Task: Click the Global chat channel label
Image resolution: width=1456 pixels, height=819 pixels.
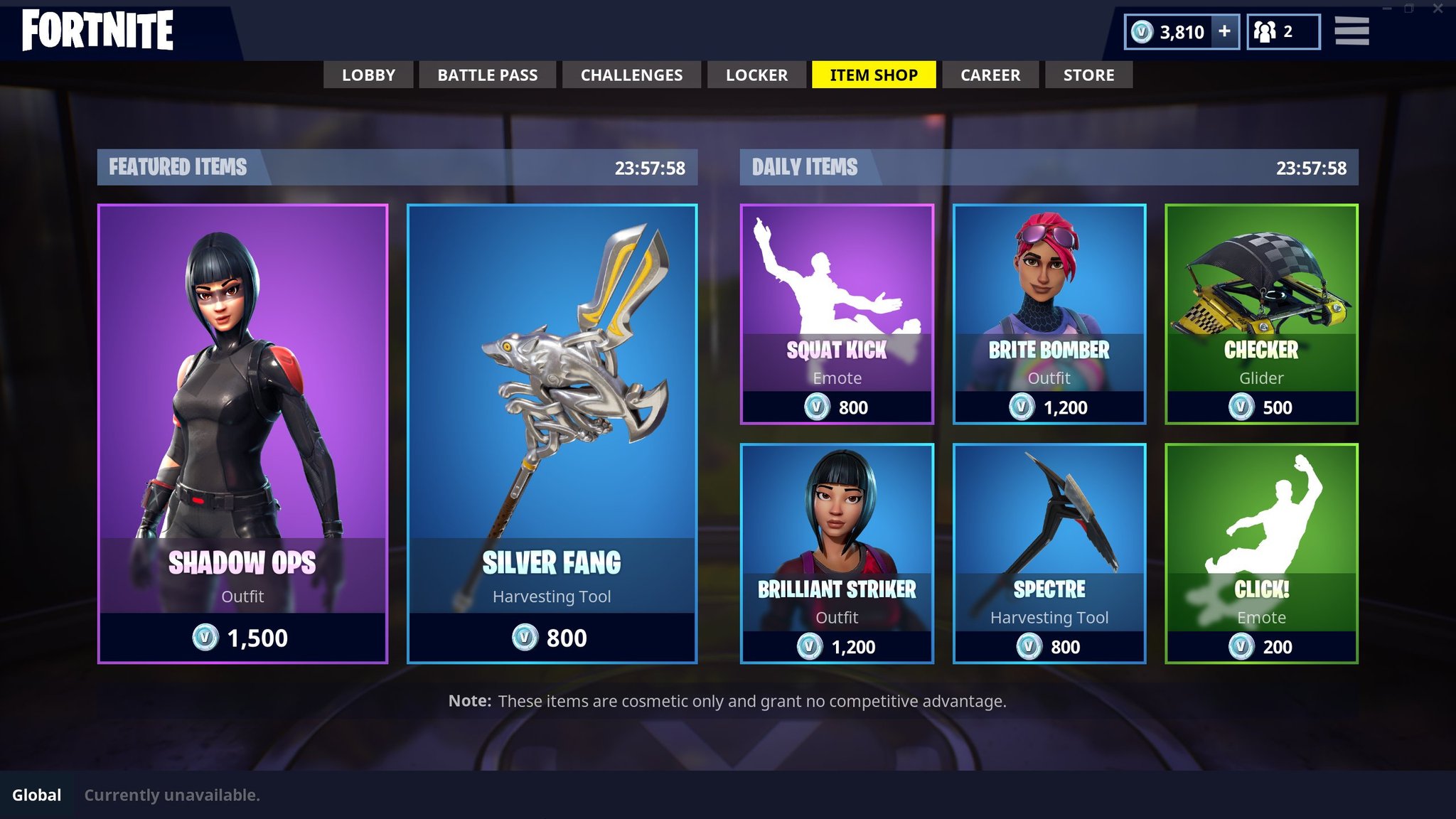Action: coord(37,796)
